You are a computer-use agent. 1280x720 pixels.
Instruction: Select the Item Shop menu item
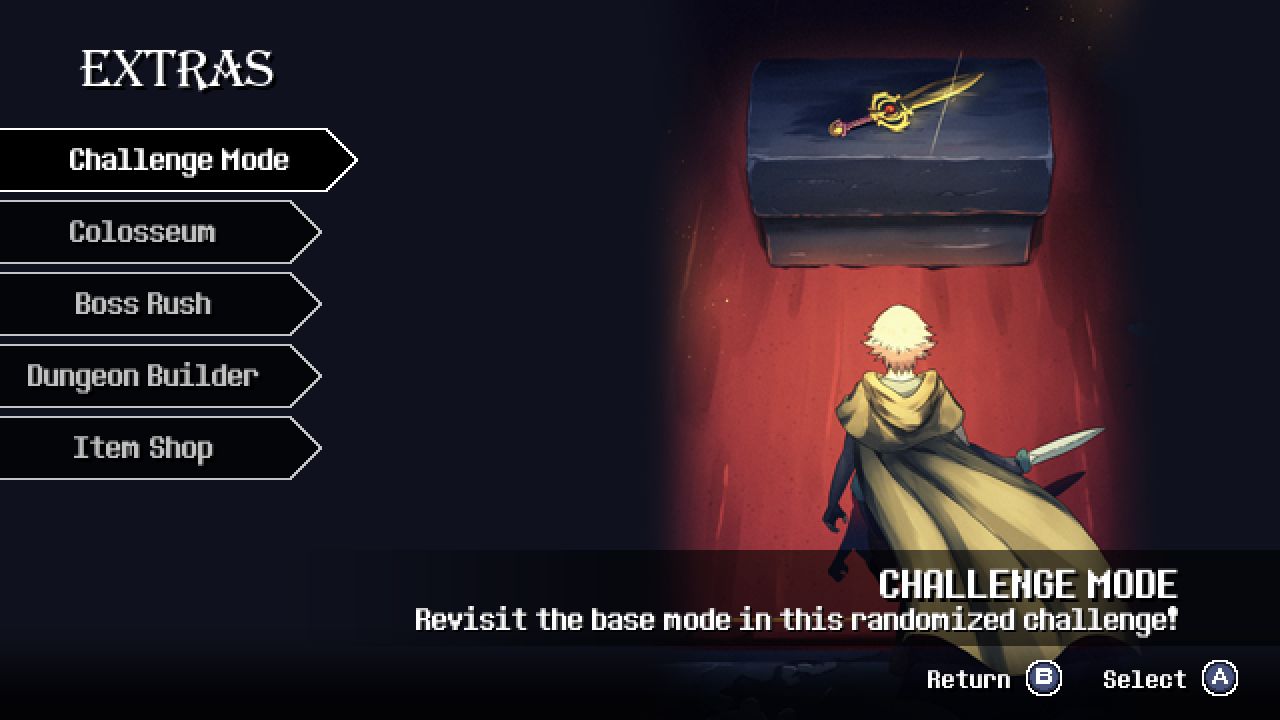[x=141, y=447]
